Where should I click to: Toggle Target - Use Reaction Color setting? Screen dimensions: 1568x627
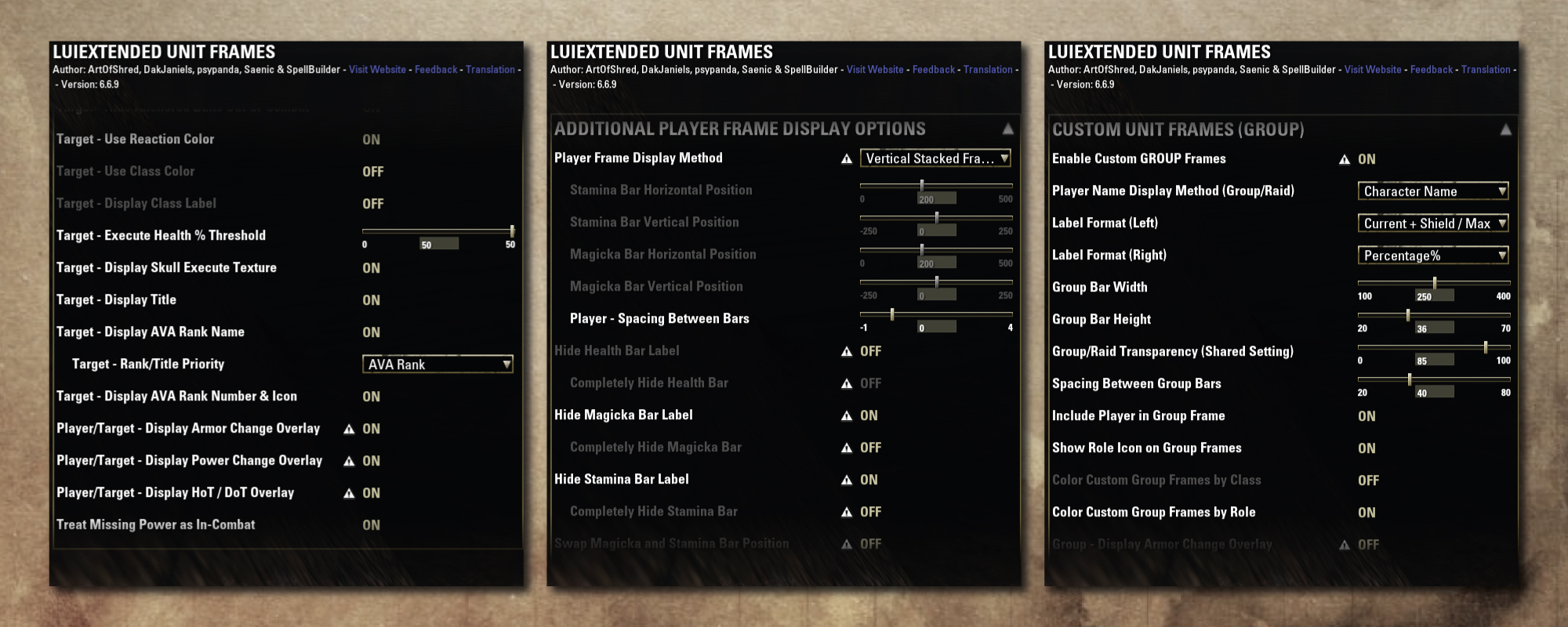click(x=371, y=140)
